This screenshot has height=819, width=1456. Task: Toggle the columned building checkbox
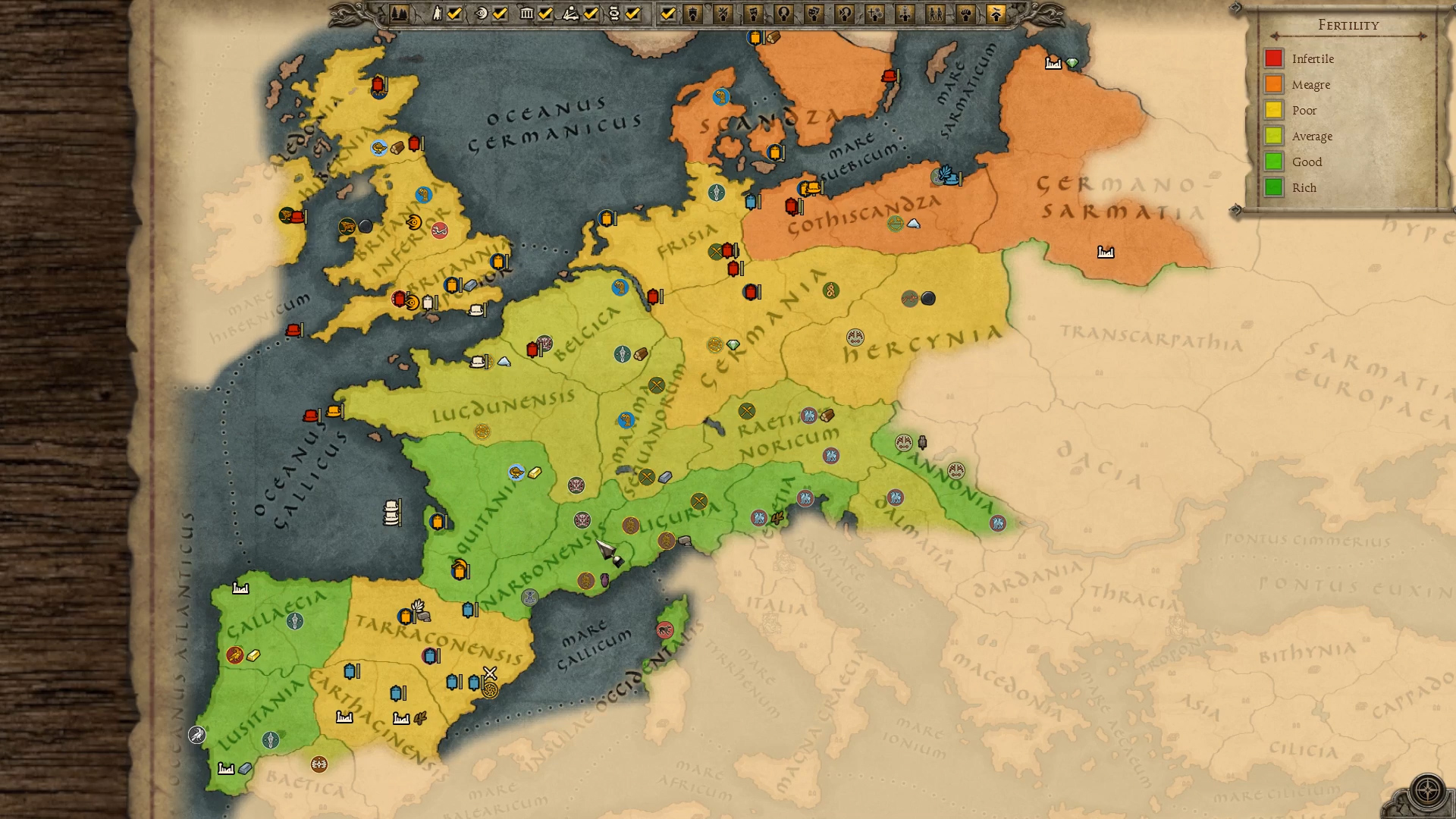pyautogui.click(x=545, y=14)
